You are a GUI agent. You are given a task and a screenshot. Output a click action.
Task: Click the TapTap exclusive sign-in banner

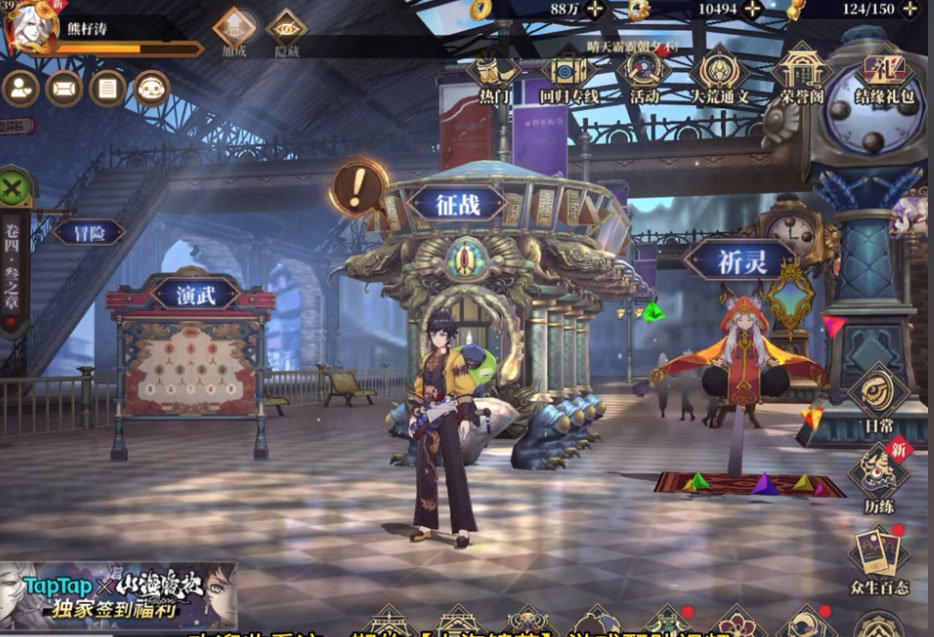coord(118,594)
